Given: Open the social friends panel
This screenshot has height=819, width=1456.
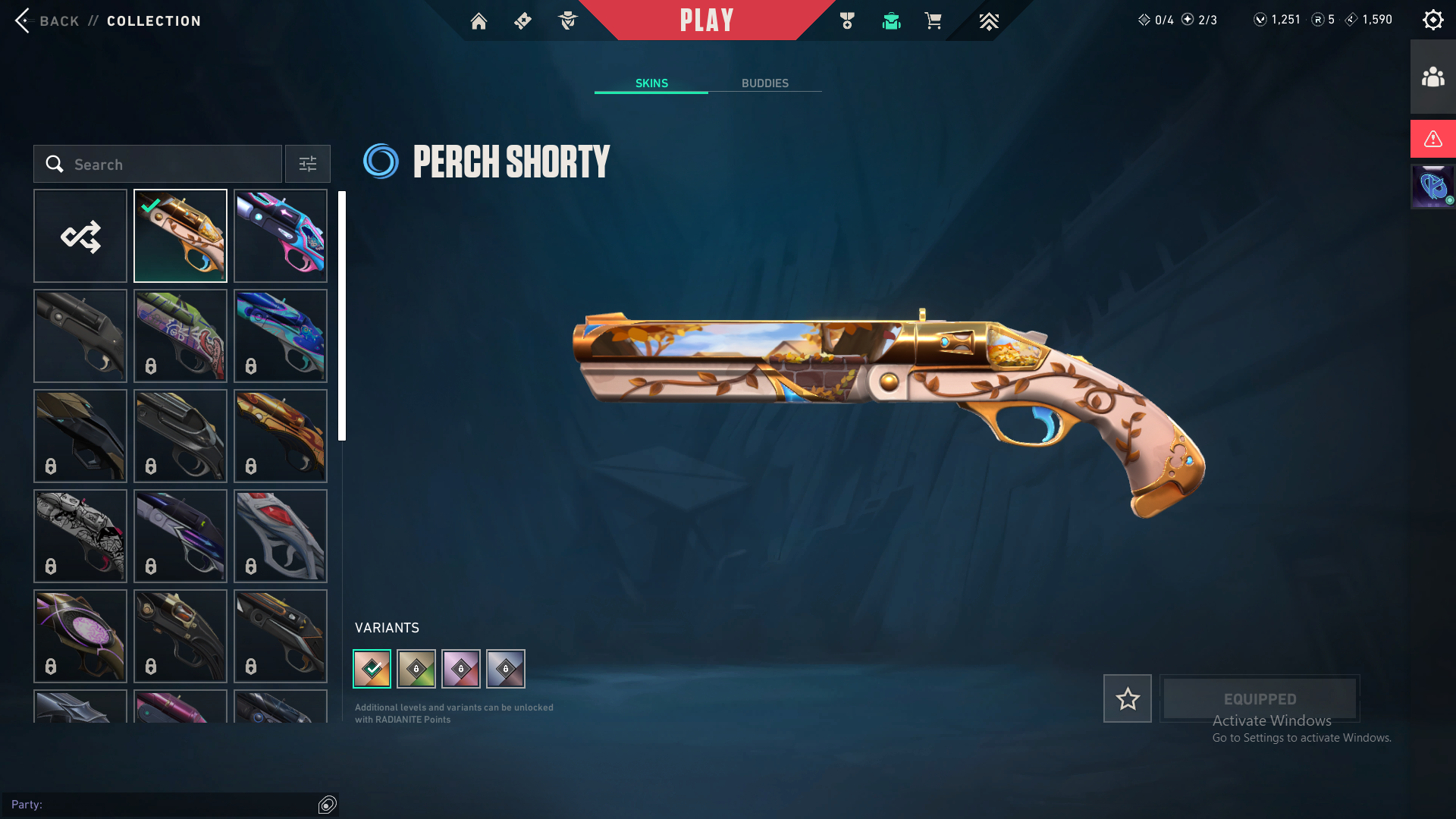Looking at the screenshot, I should [1432, 77].
